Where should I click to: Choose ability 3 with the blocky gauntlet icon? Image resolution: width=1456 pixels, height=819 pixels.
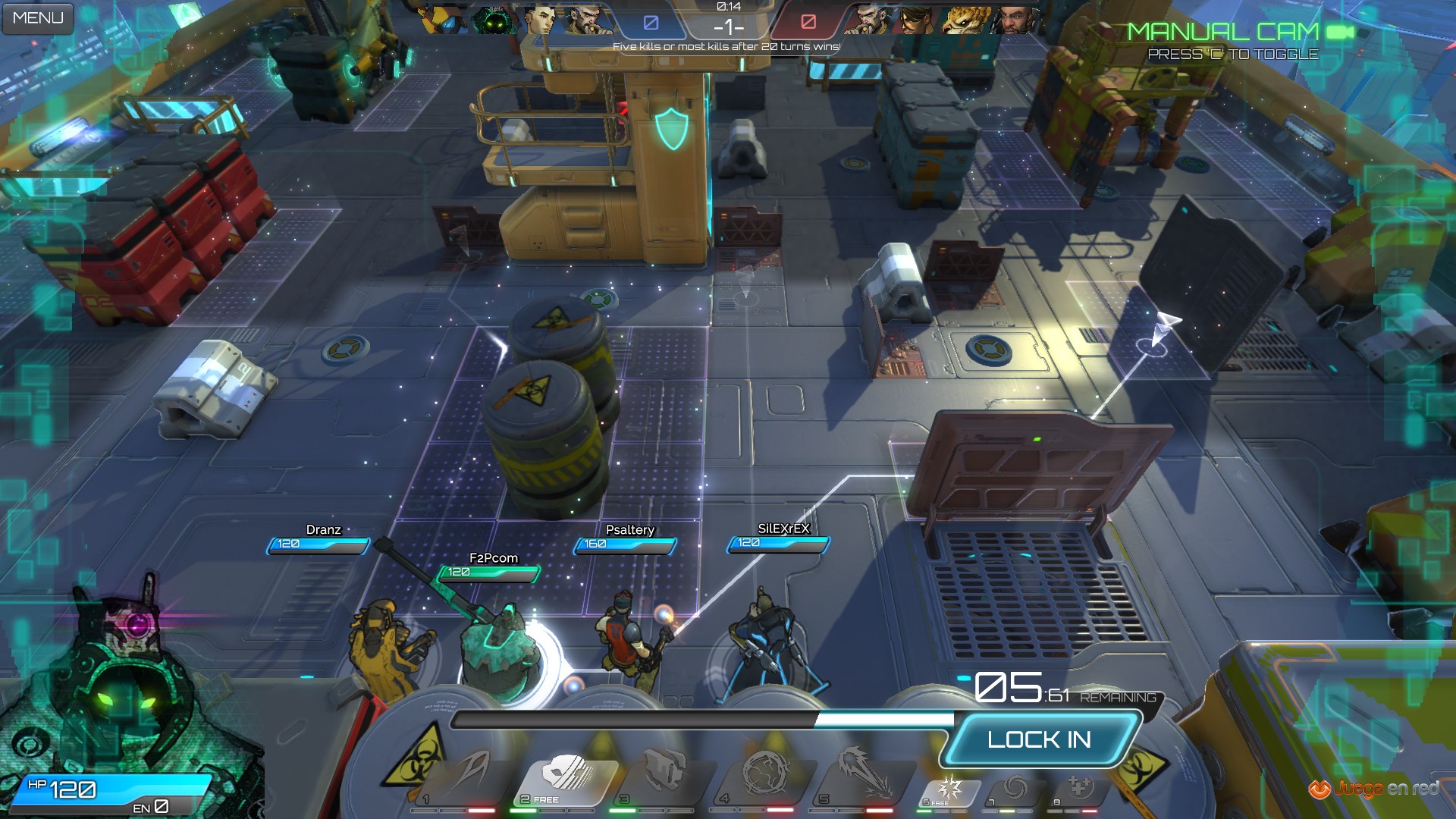[x=664, y=775]
